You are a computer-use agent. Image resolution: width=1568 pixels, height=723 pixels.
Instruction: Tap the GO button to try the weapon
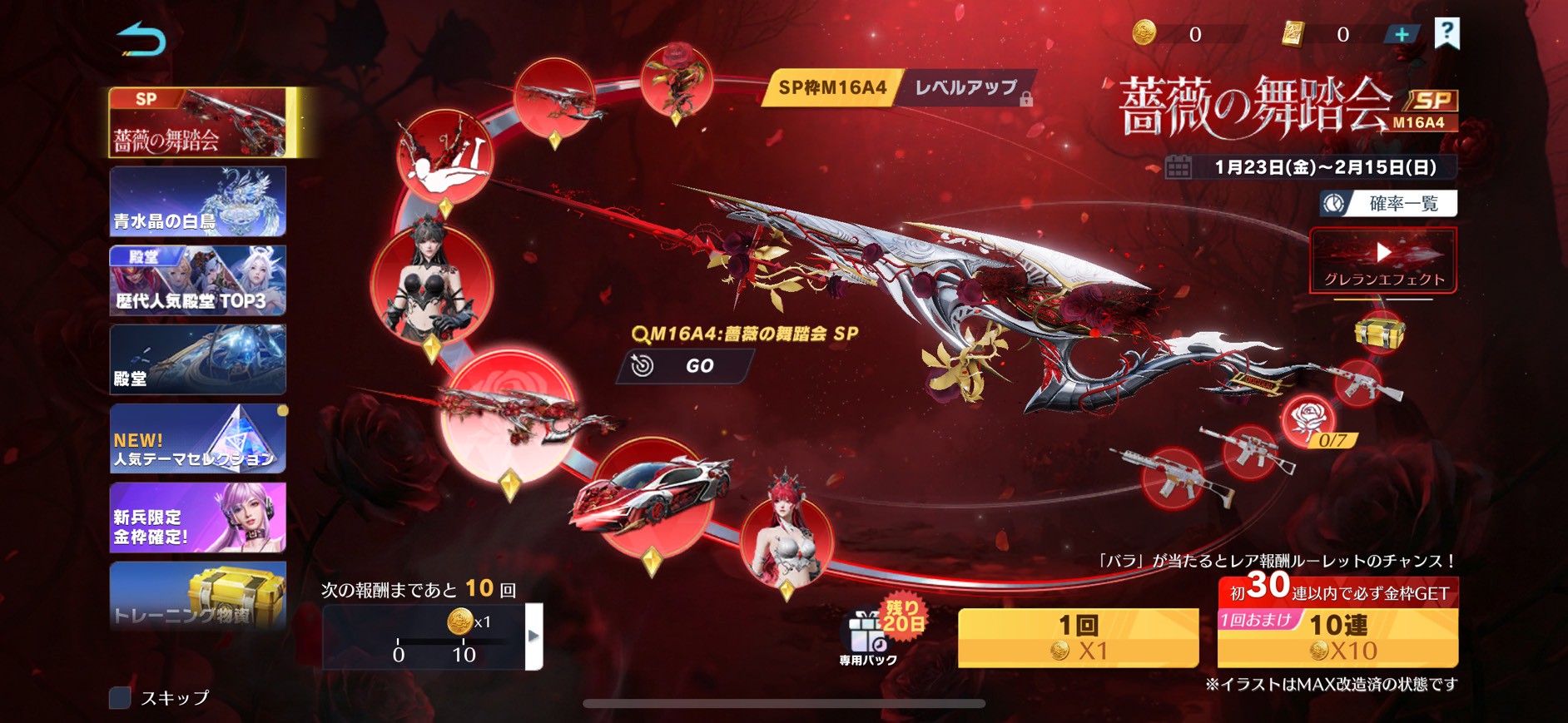(x=685, y=366)
